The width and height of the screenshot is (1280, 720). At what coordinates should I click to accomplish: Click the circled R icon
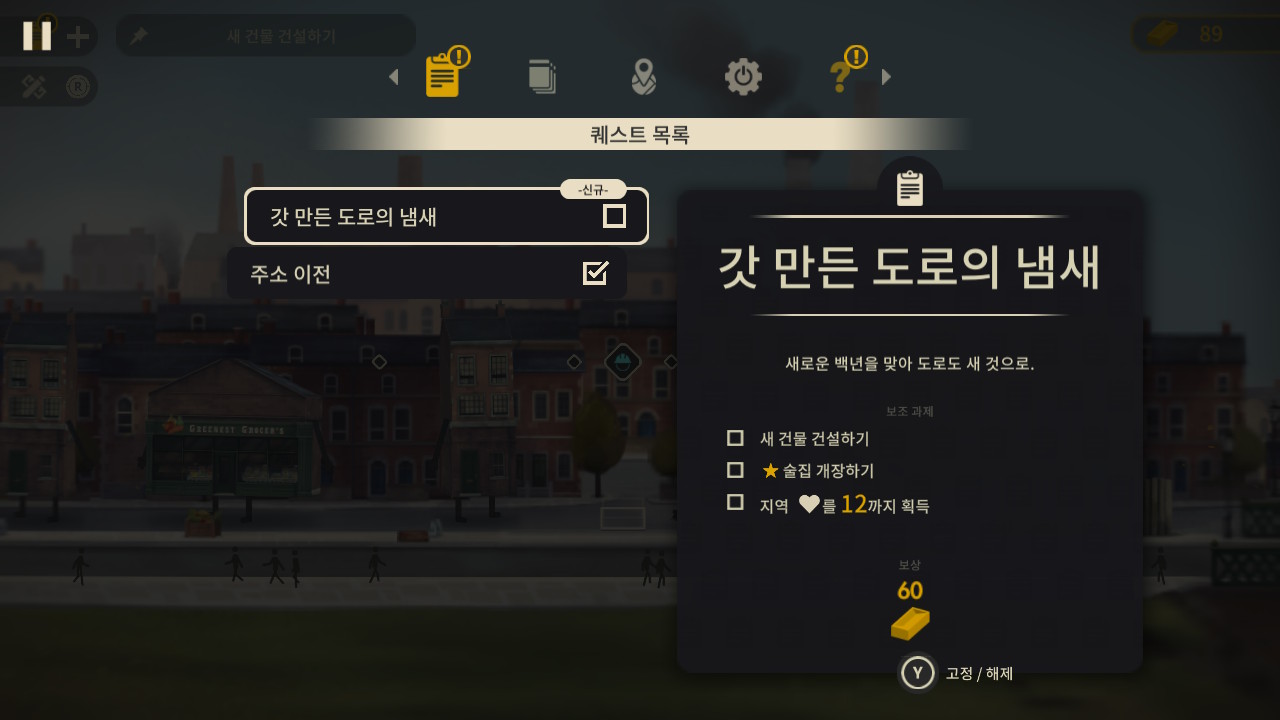(76, 85)
